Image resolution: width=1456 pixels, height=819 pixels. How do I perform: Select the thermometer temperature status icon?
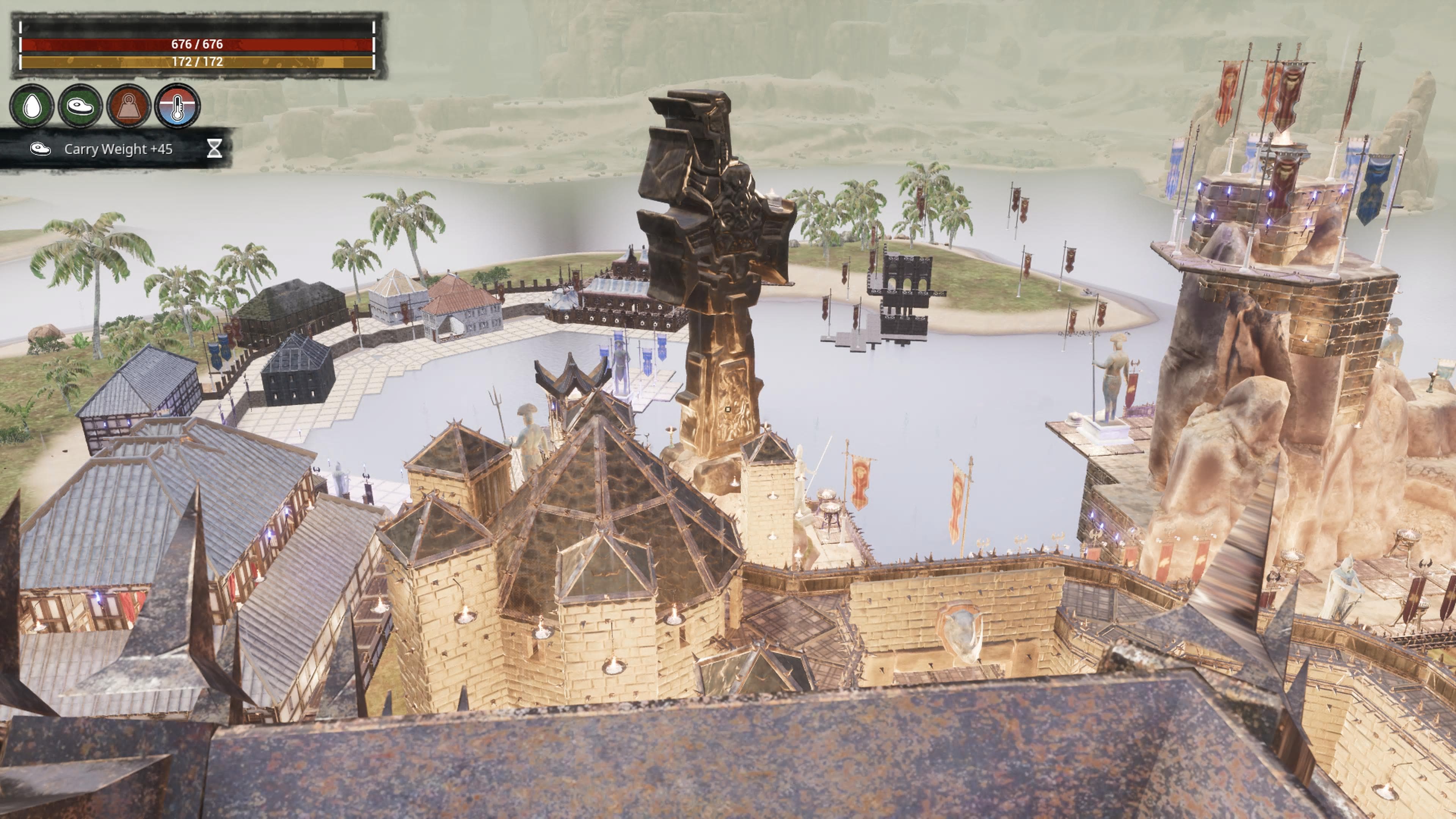pyautogui.click(x=177, y=106)
